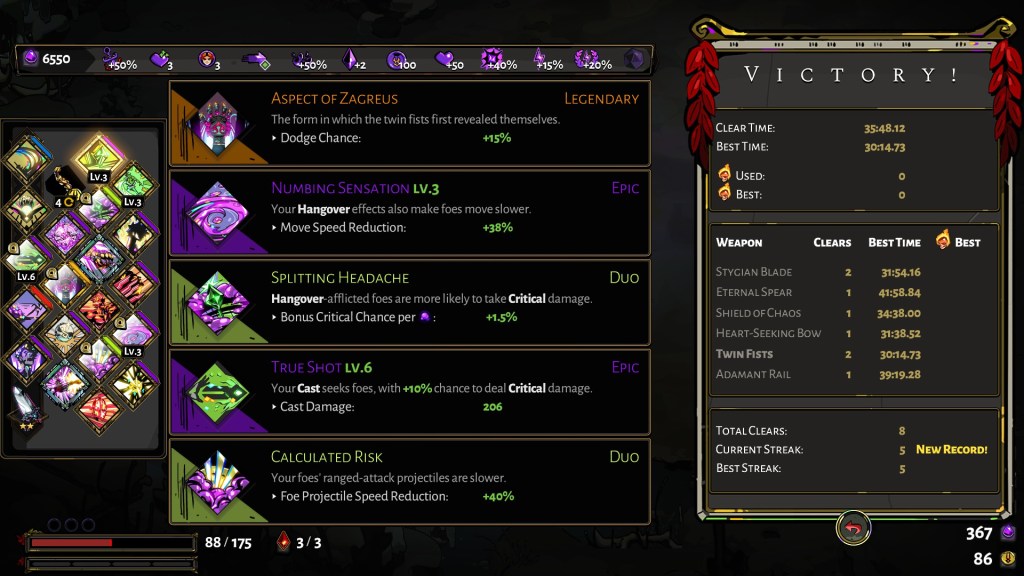Click the chain keepsake icon
The image size is (1024, 576).
[62, 182]
